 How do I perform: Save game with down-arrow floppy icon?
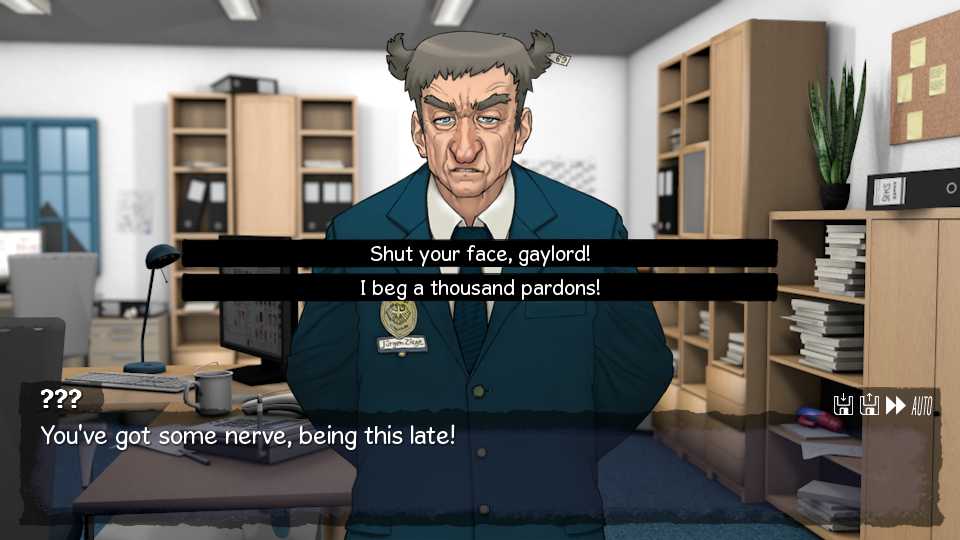click(843, 405)
